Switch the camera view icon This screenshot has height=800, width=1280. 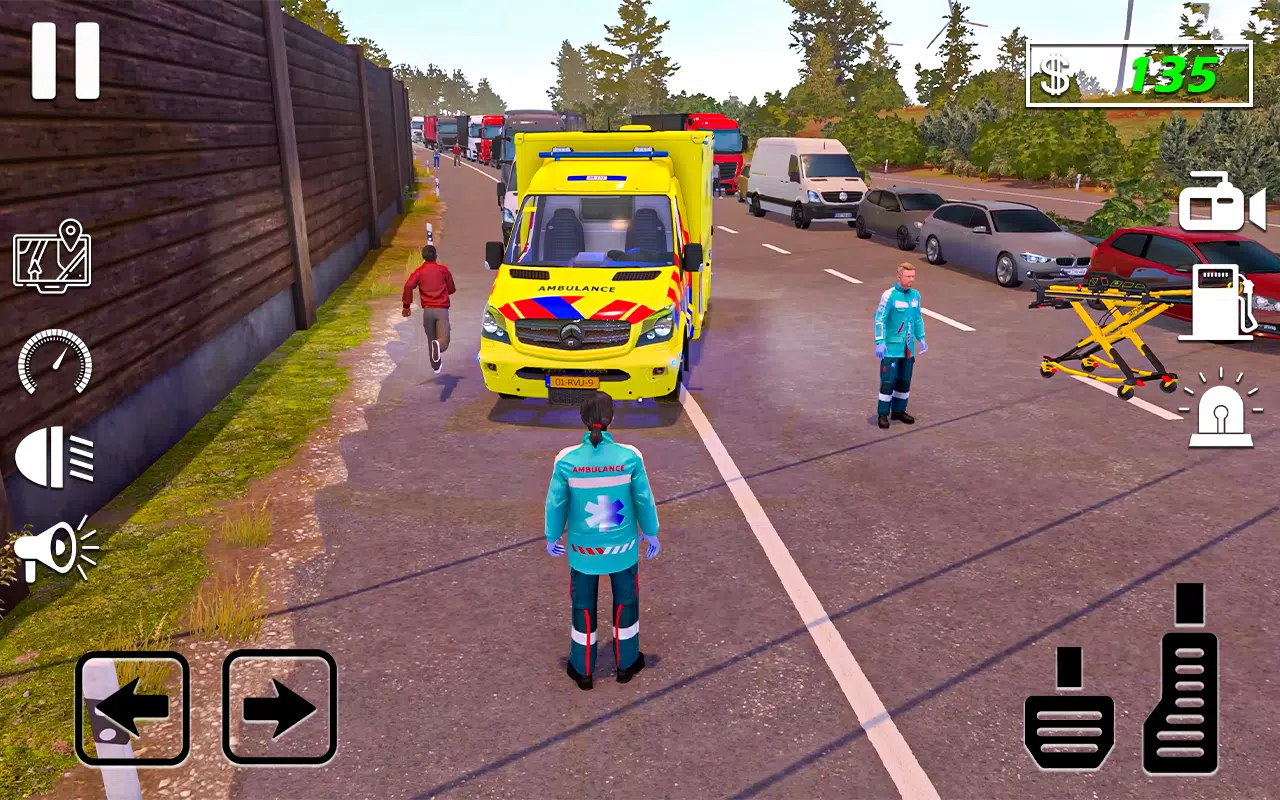coord(1221,203)
